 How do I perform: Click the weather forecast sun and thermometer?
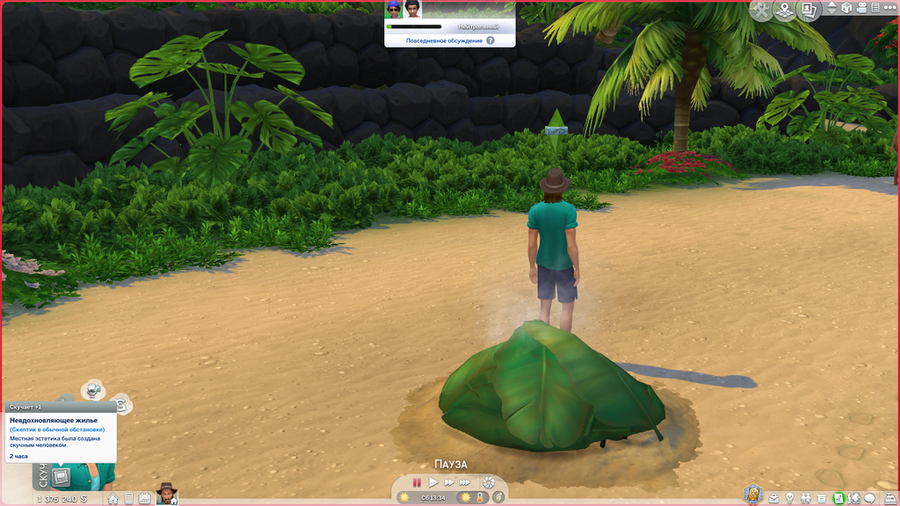click(470, 497)
